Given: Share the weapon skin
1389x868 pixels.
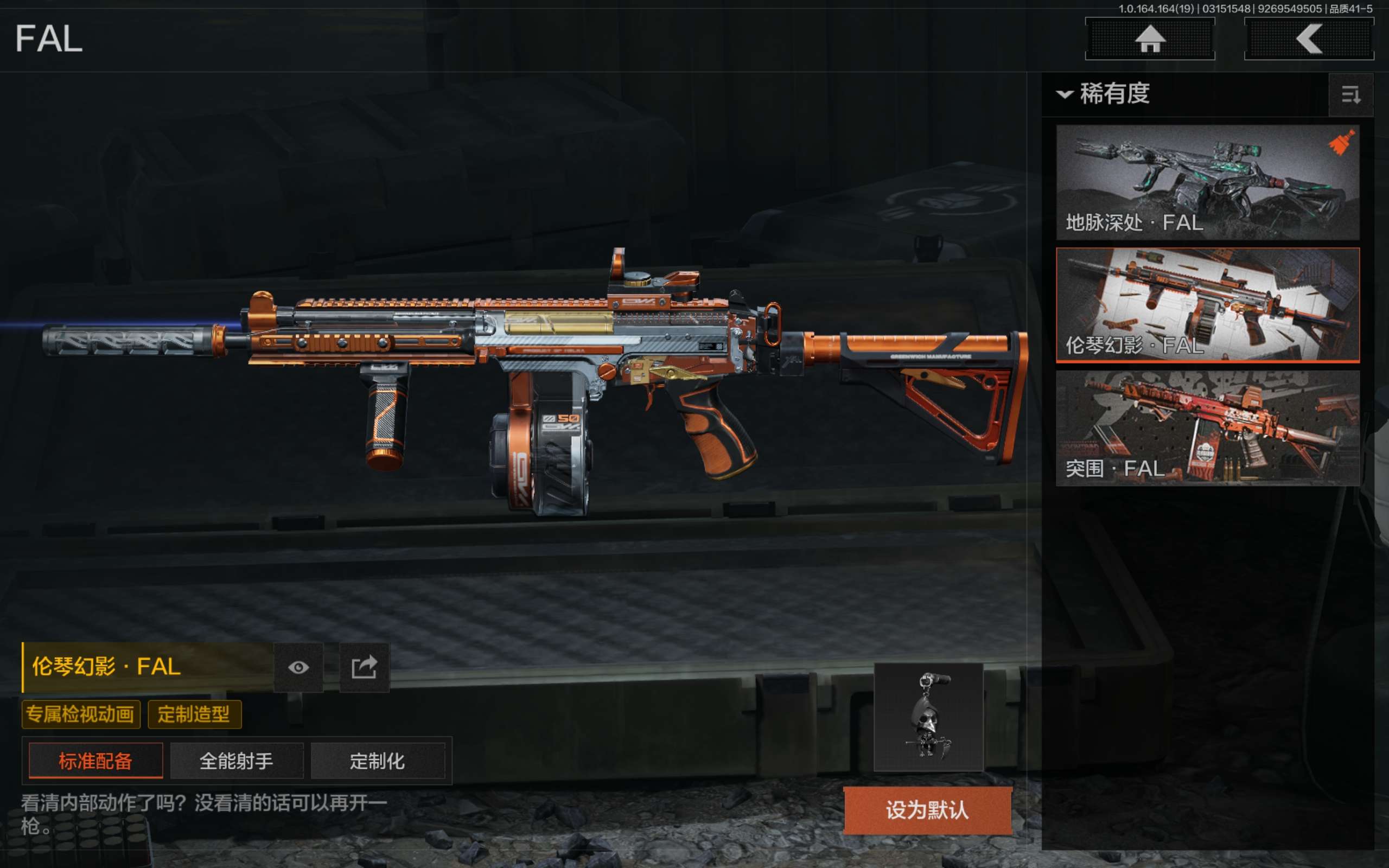Looking at the screenshot, I should (x=365, y=667).
